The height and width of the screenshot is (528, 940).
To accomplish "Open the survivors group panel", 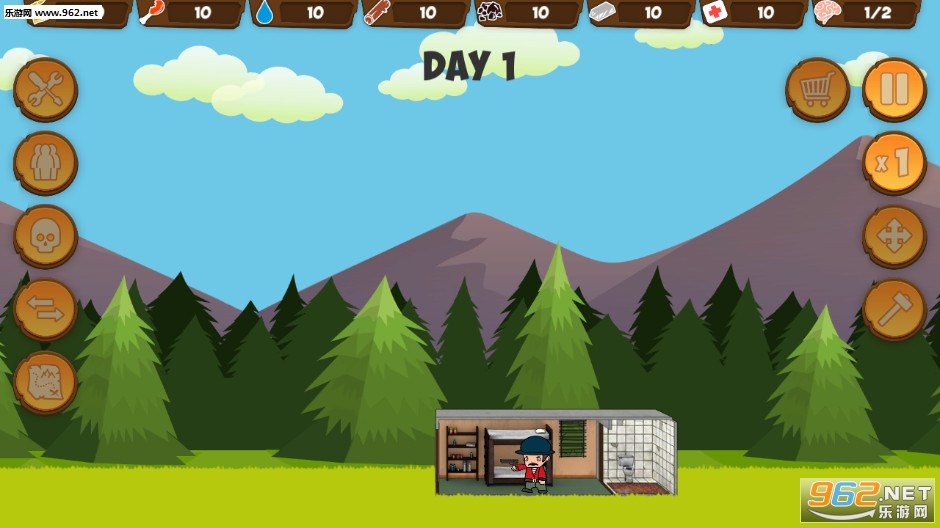I will pyautogui.click(x=45, y=163).
